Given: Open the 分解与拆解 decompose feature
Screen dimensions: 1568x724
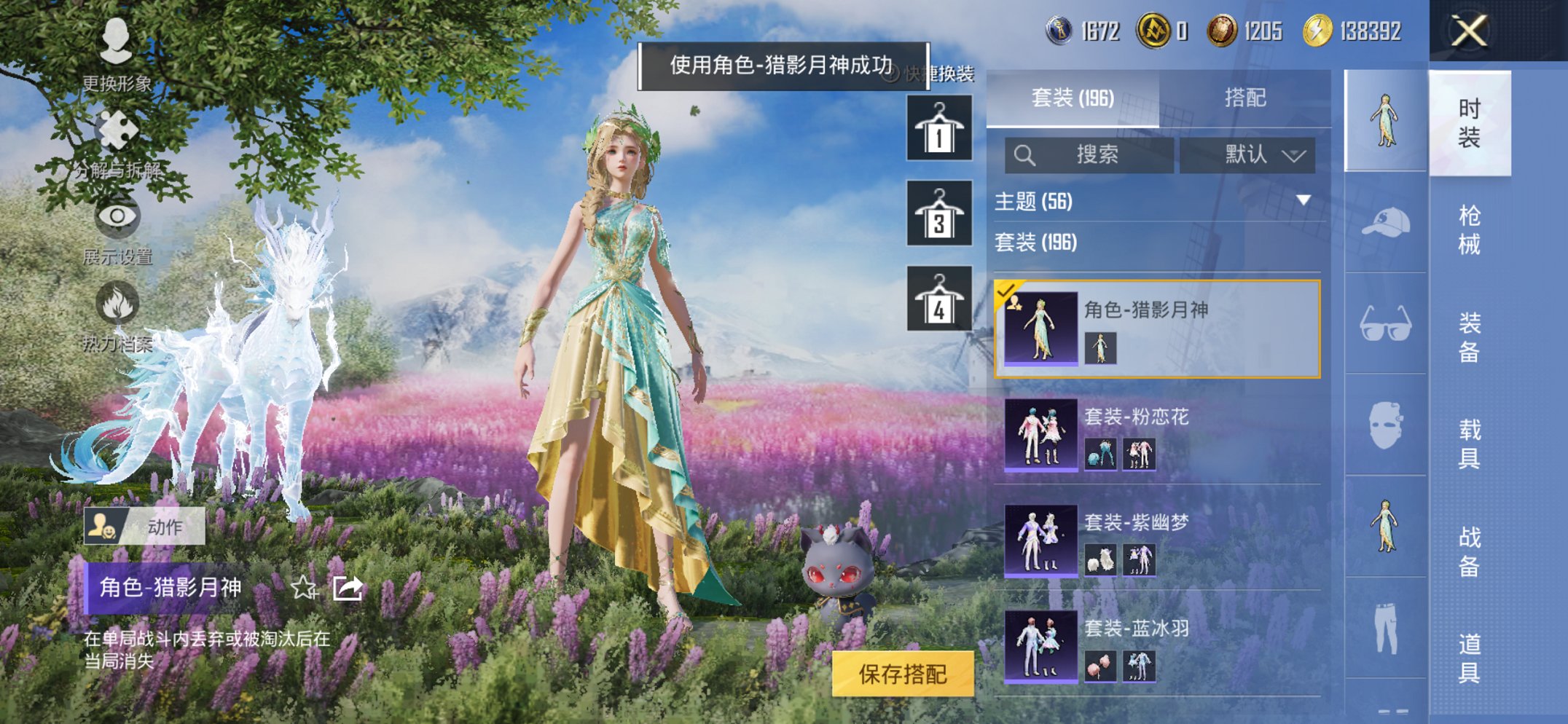Looking at the screenshot, I should [x=117, y=131].
